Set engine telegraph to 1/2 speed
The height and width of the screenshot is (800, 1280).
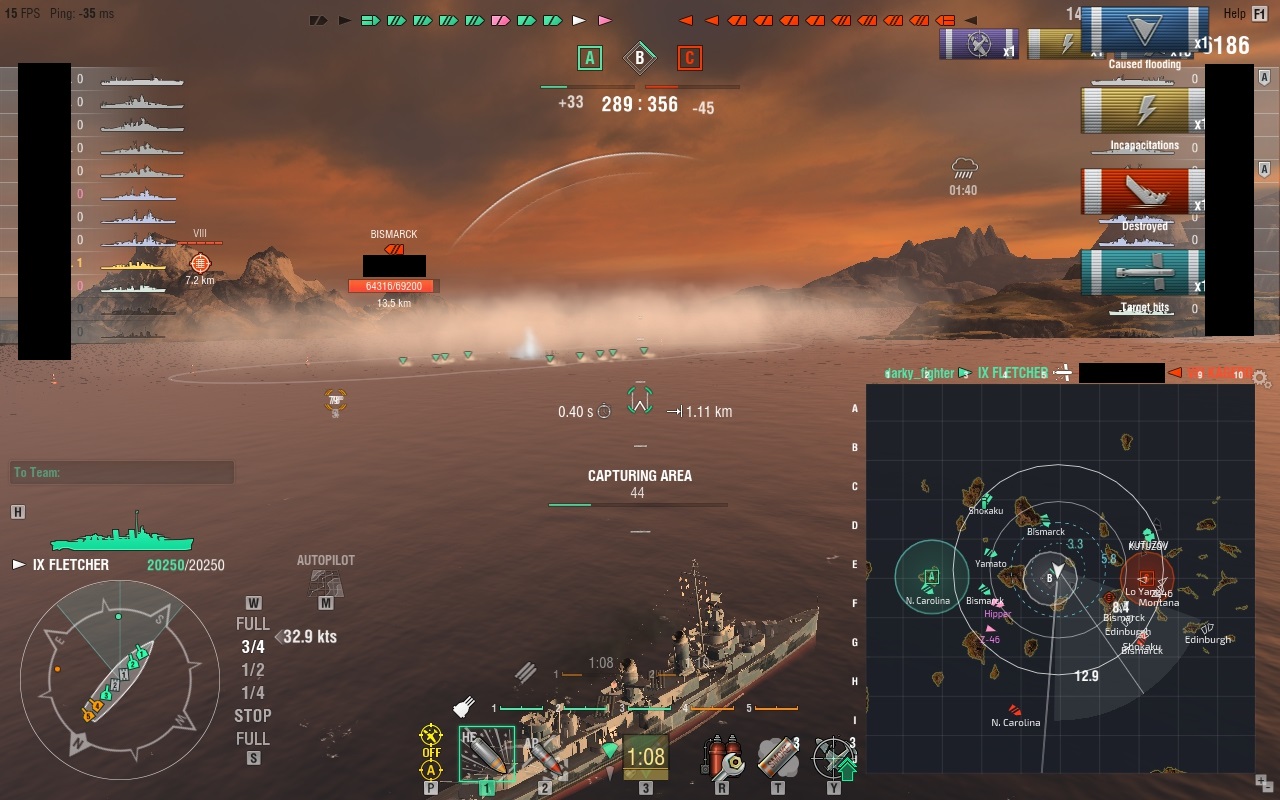[253, 670]
